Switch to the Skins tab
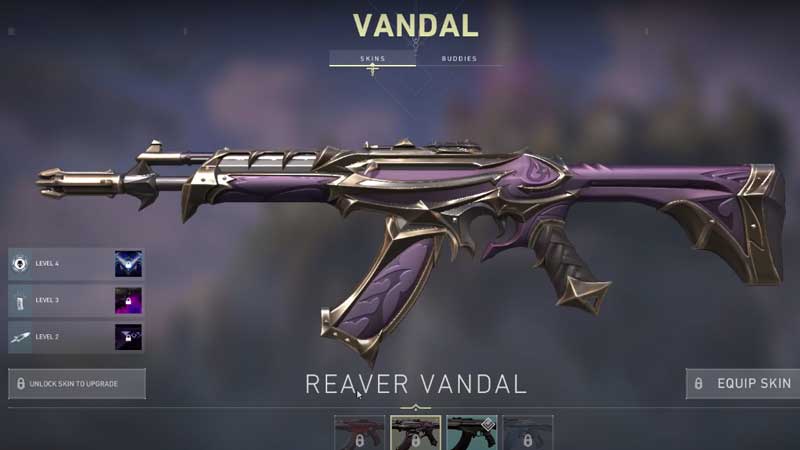The width and height of the screenshot is (800, 450). coord(372,58)
